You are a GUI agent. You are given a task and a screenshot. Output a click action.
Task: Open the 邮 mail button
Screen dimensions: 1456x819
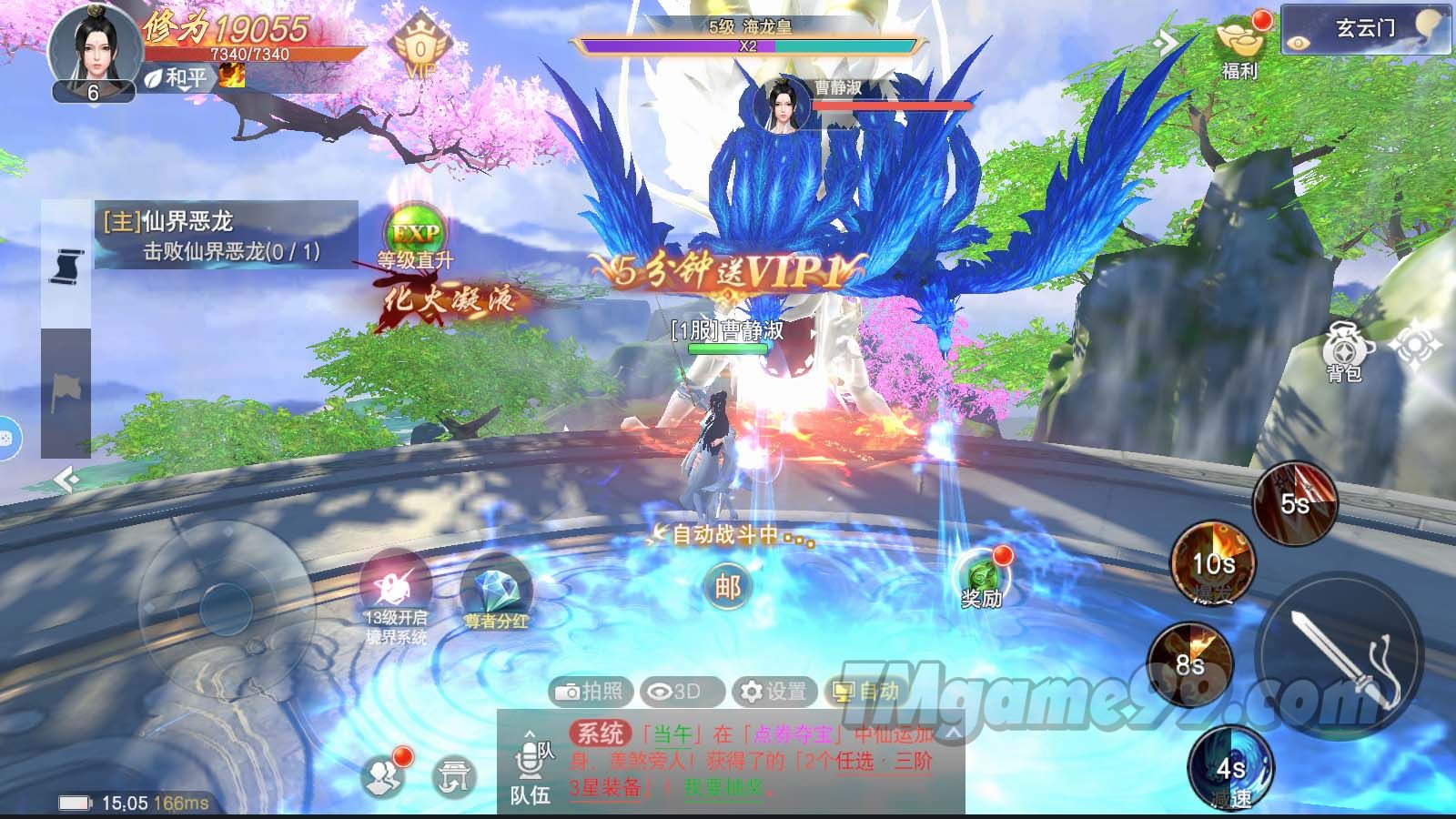pos(728,587)
